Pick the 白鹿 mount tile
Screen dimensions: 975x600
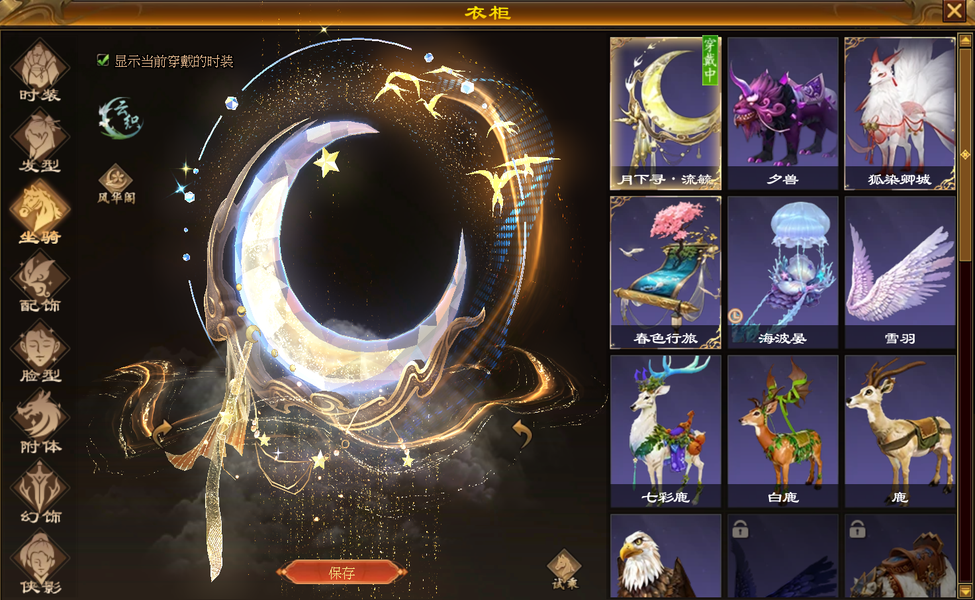[782, 431]
